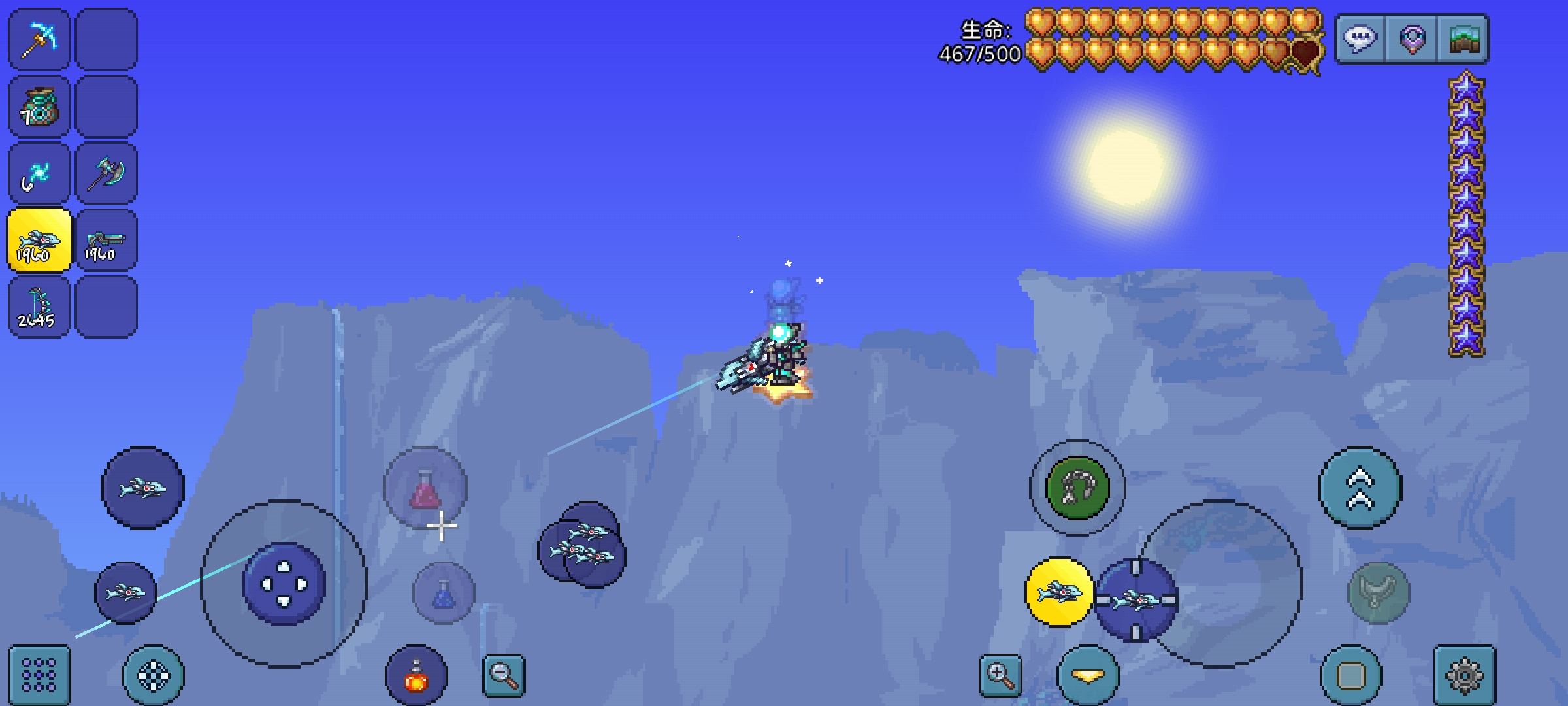Use the red healing potion quick button
This screenshot has height=706, width=1568.
point(425,488)
